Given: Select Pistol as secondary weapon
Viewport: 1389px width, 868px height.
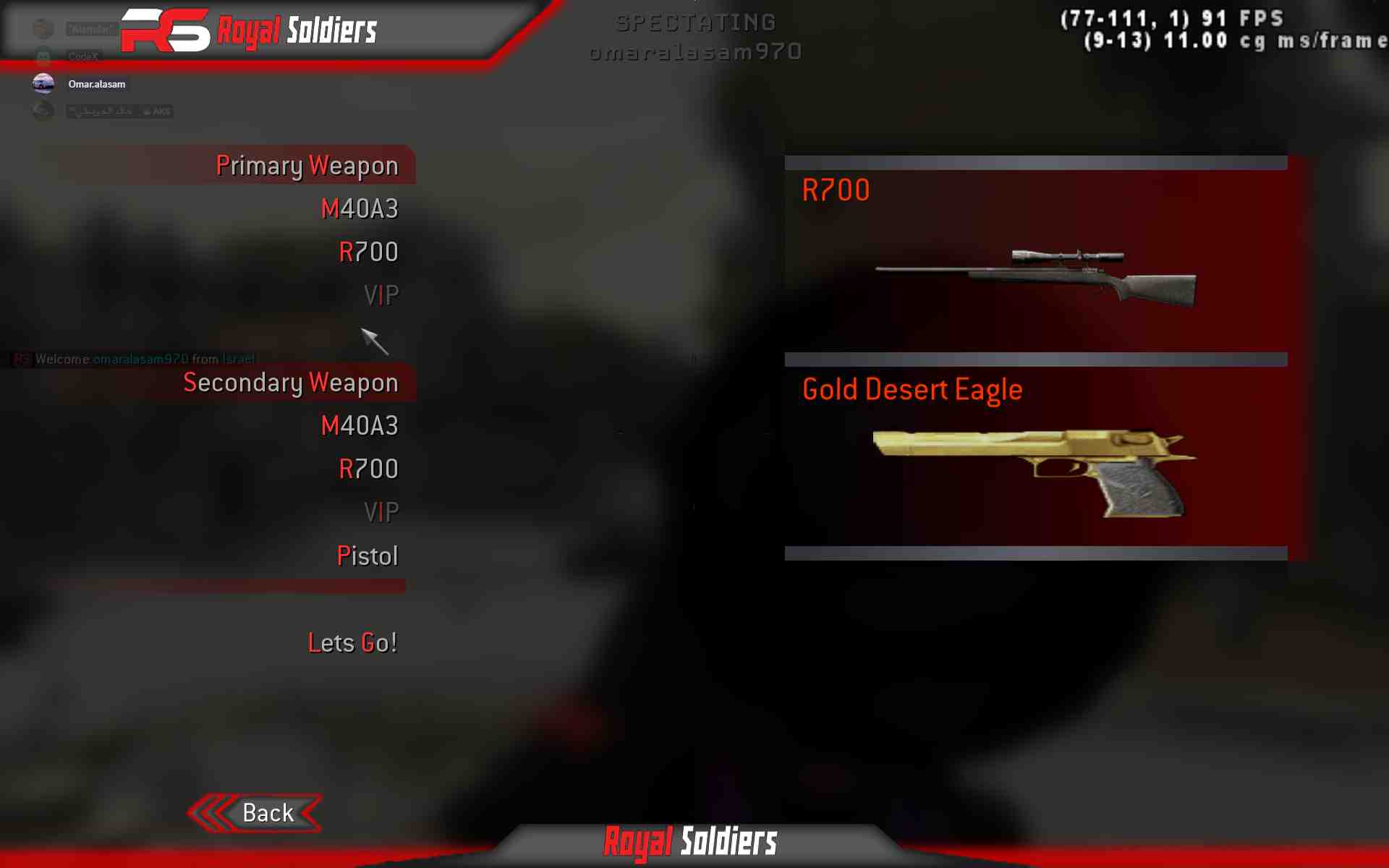Looking at the screenshot, I should coord(368,556).
